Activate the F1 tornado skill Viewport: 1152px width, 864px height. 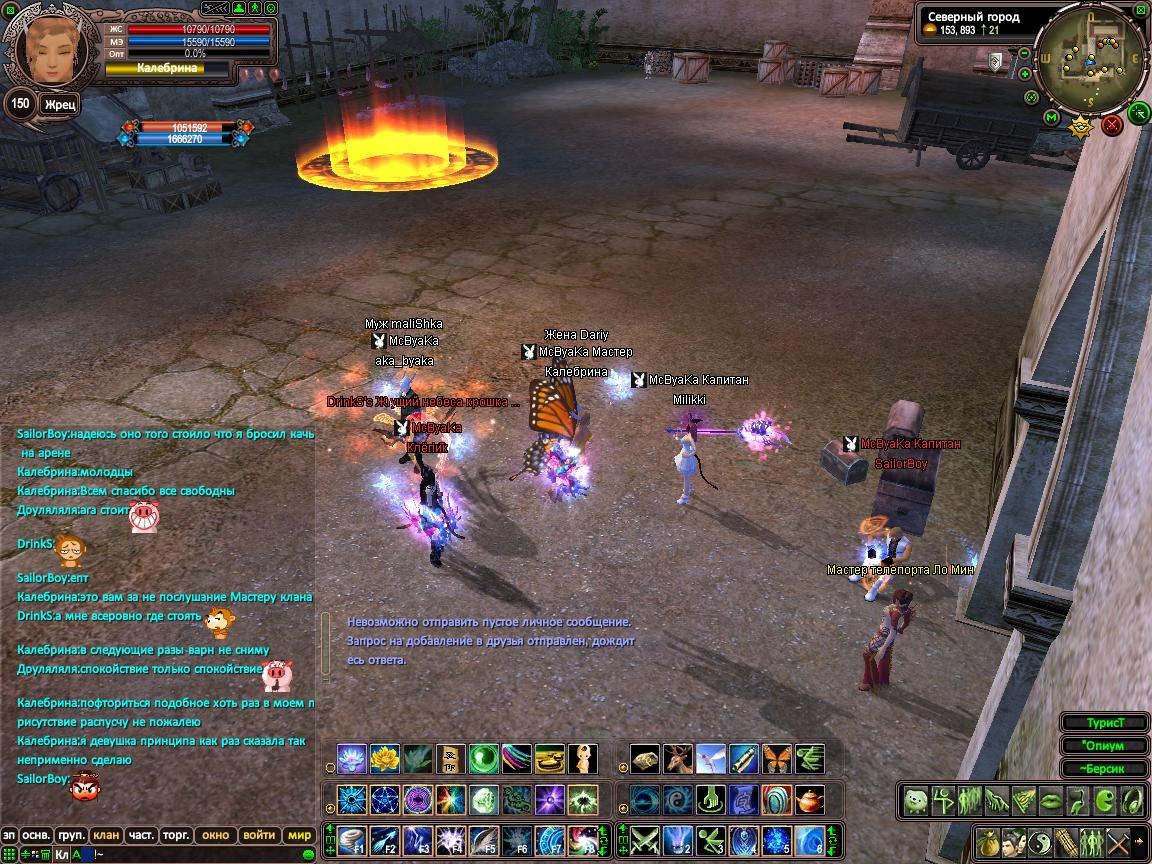coord(351,840)
